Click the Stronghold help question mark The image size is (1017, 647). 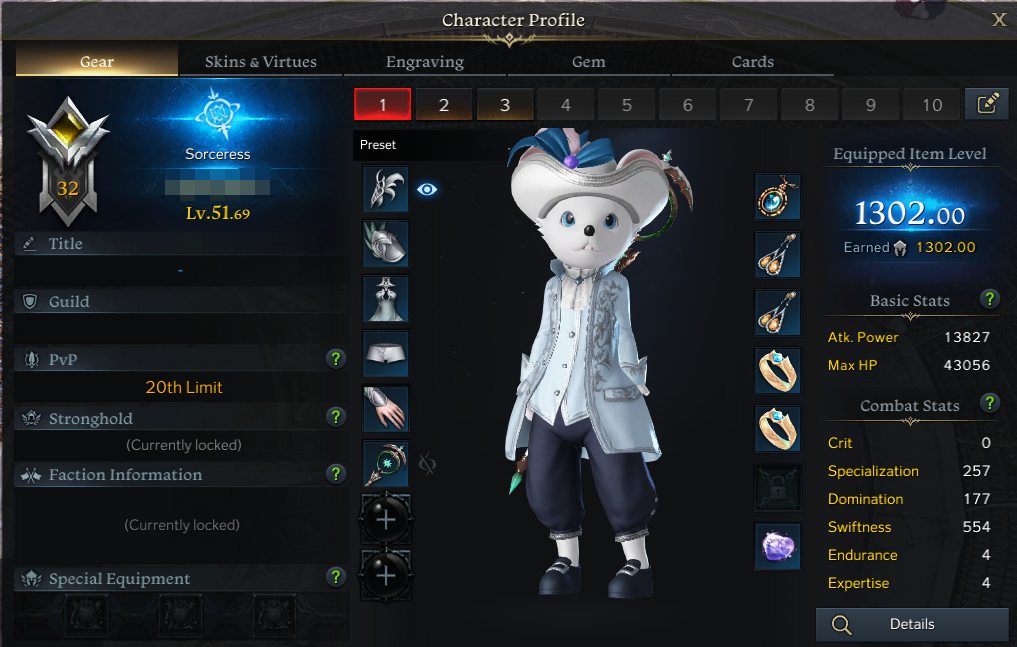[x=337, y=418]
